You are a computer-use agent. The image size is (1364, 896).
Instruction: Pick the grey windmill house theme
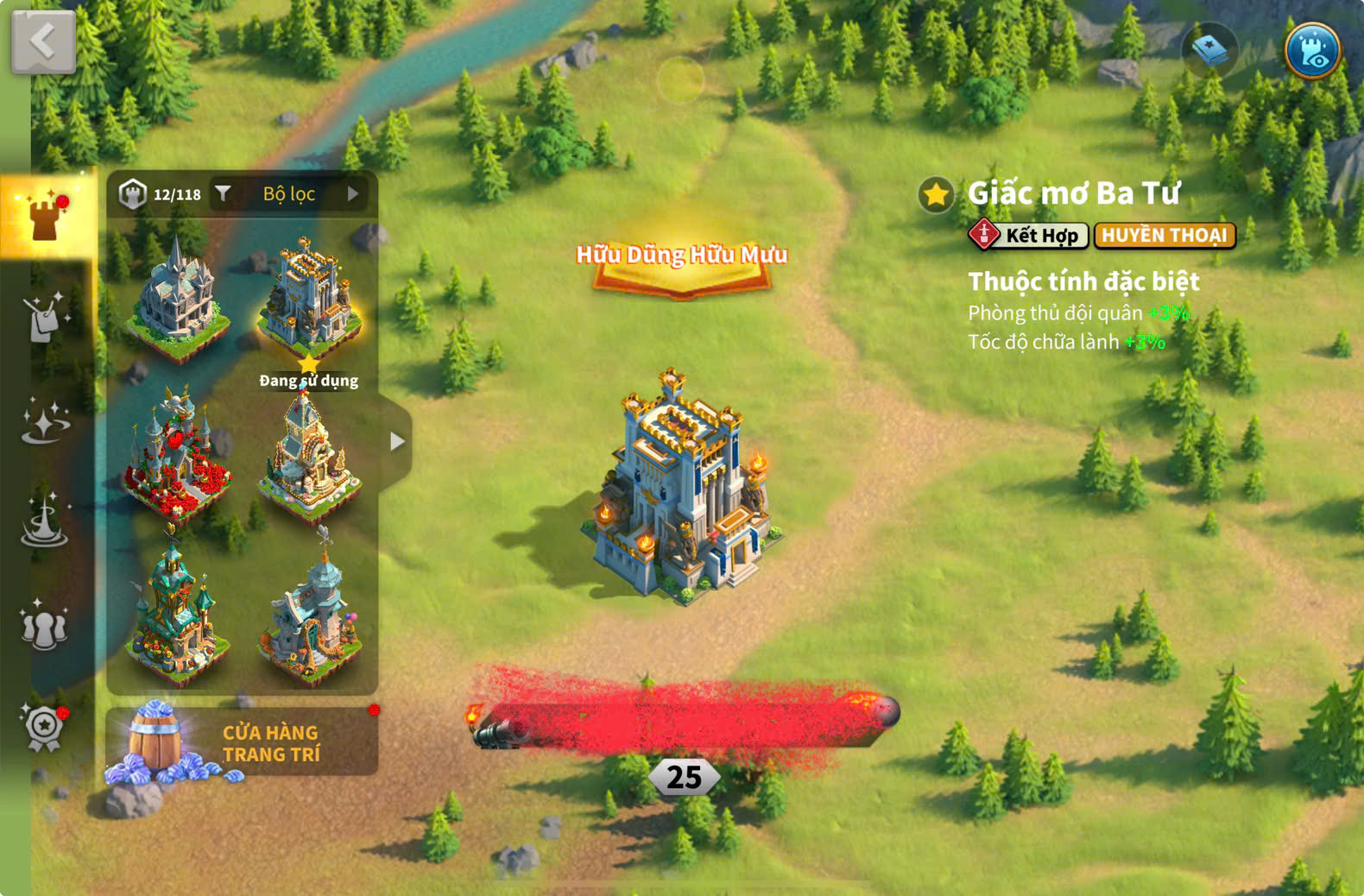(309, 611)
